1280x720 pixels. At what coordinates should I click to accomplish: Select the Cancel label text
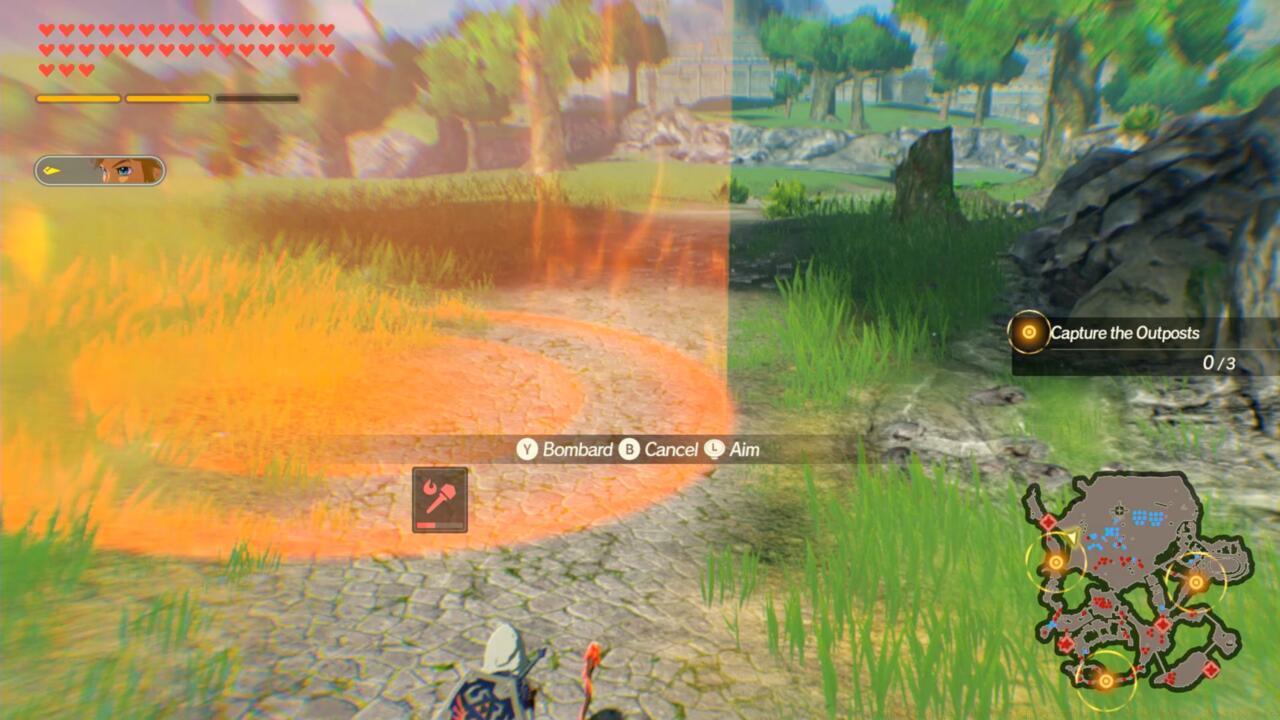[x=671, y=450]
